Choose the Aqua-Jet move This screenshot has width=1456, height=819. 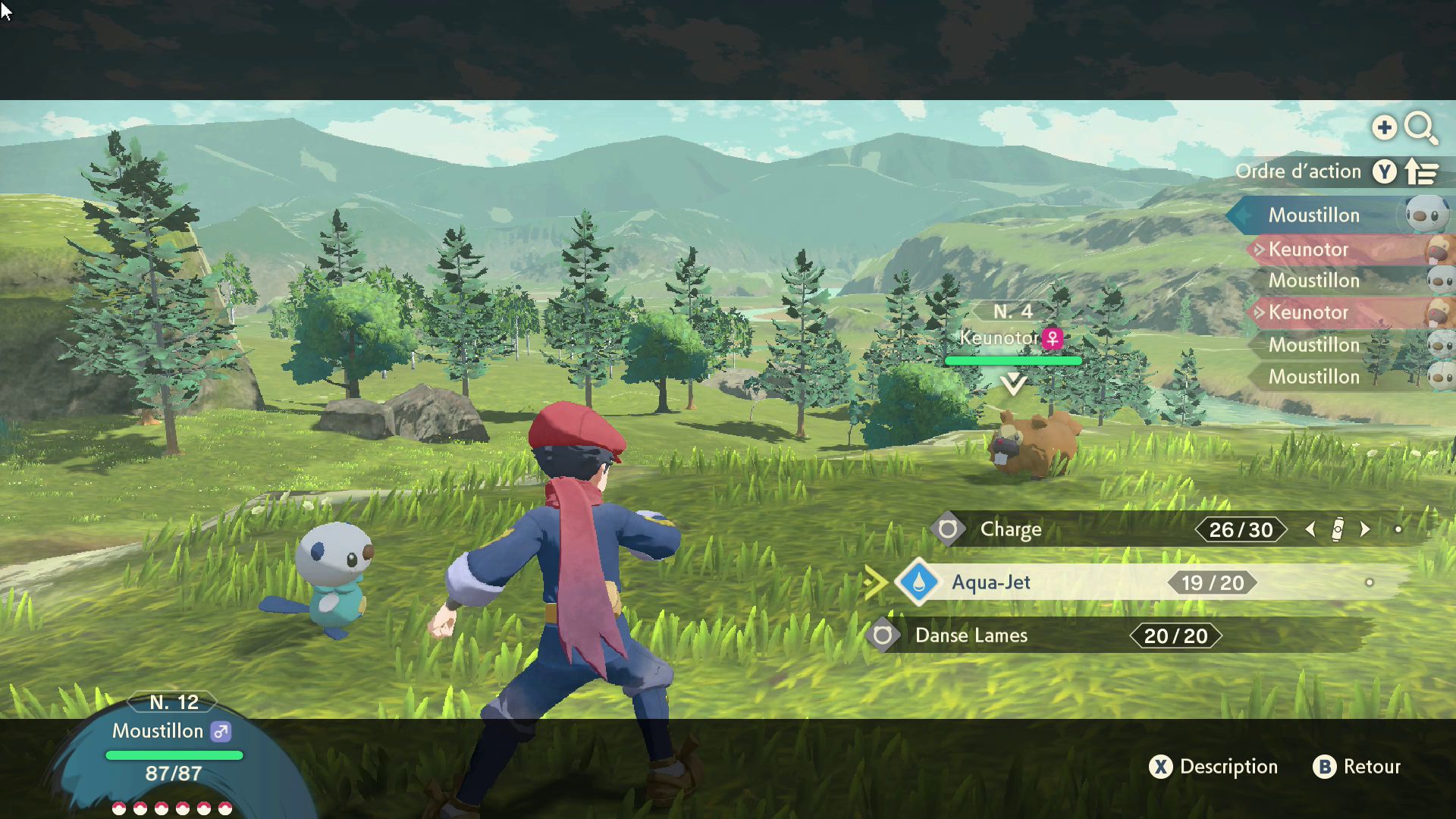(990, 582)
